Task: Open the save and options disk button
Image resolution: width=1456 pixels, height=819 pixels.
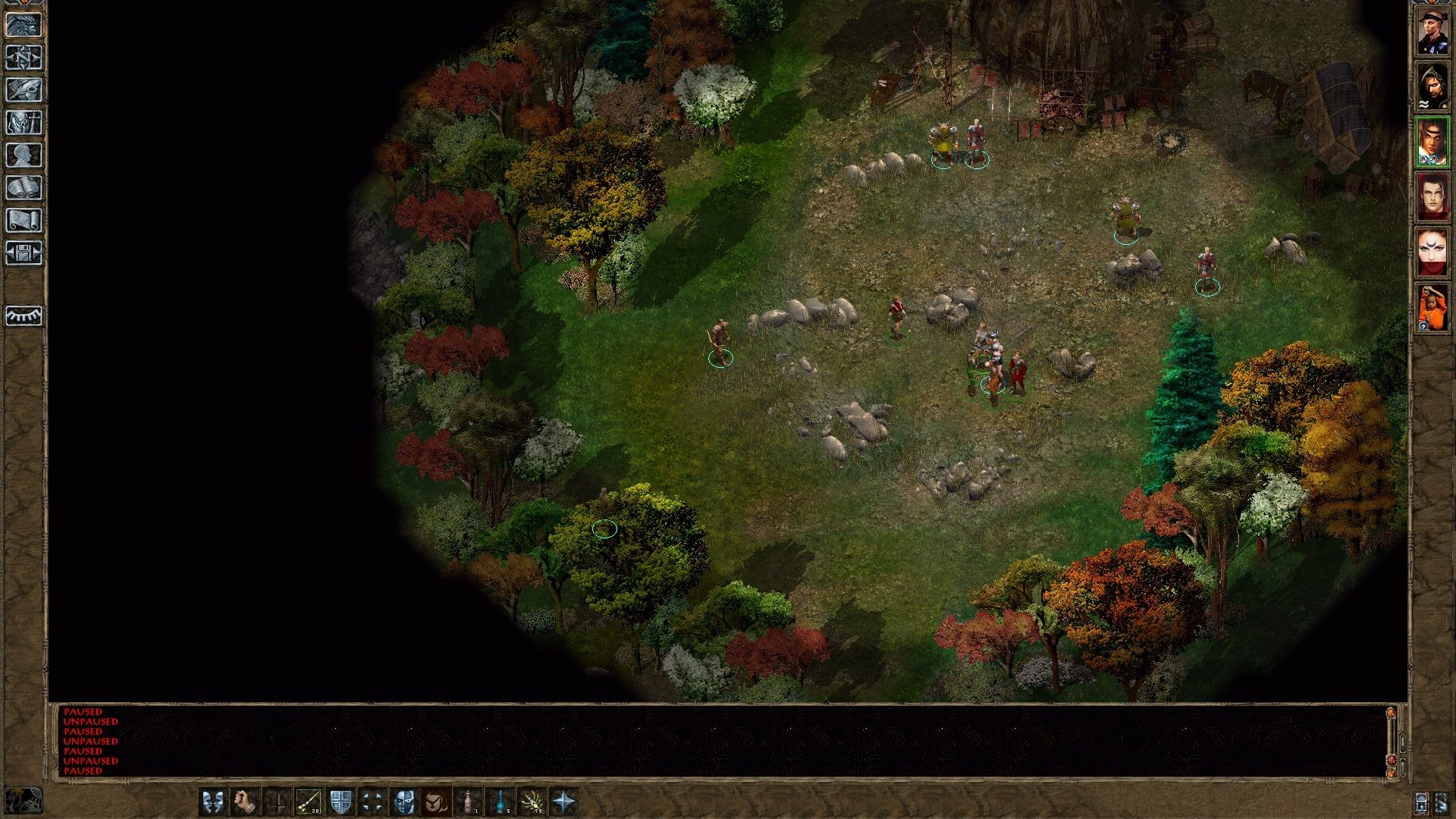Action: click(x=24, y=253)
